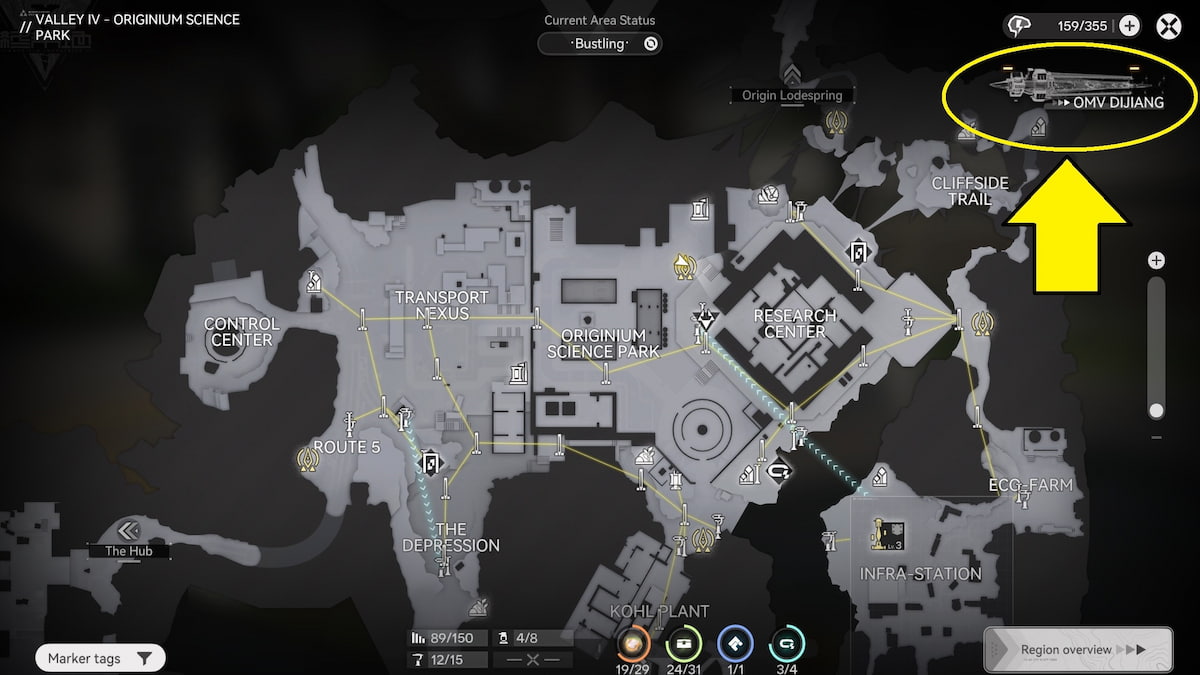Go to The Hub area
Viewport: 1200px width, 675px height.
[x=129, y=531]
